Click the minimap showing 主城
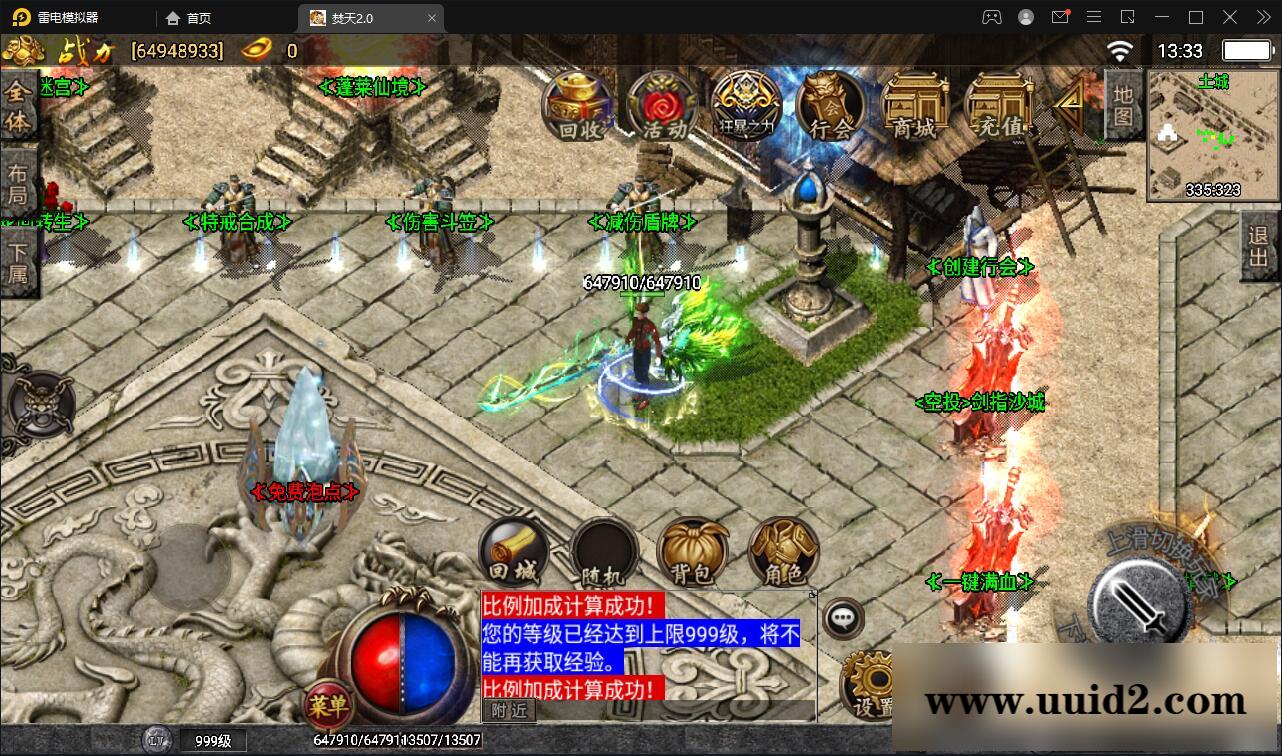The height and width of the screenshot is (756, 1282). point(1212,135)
